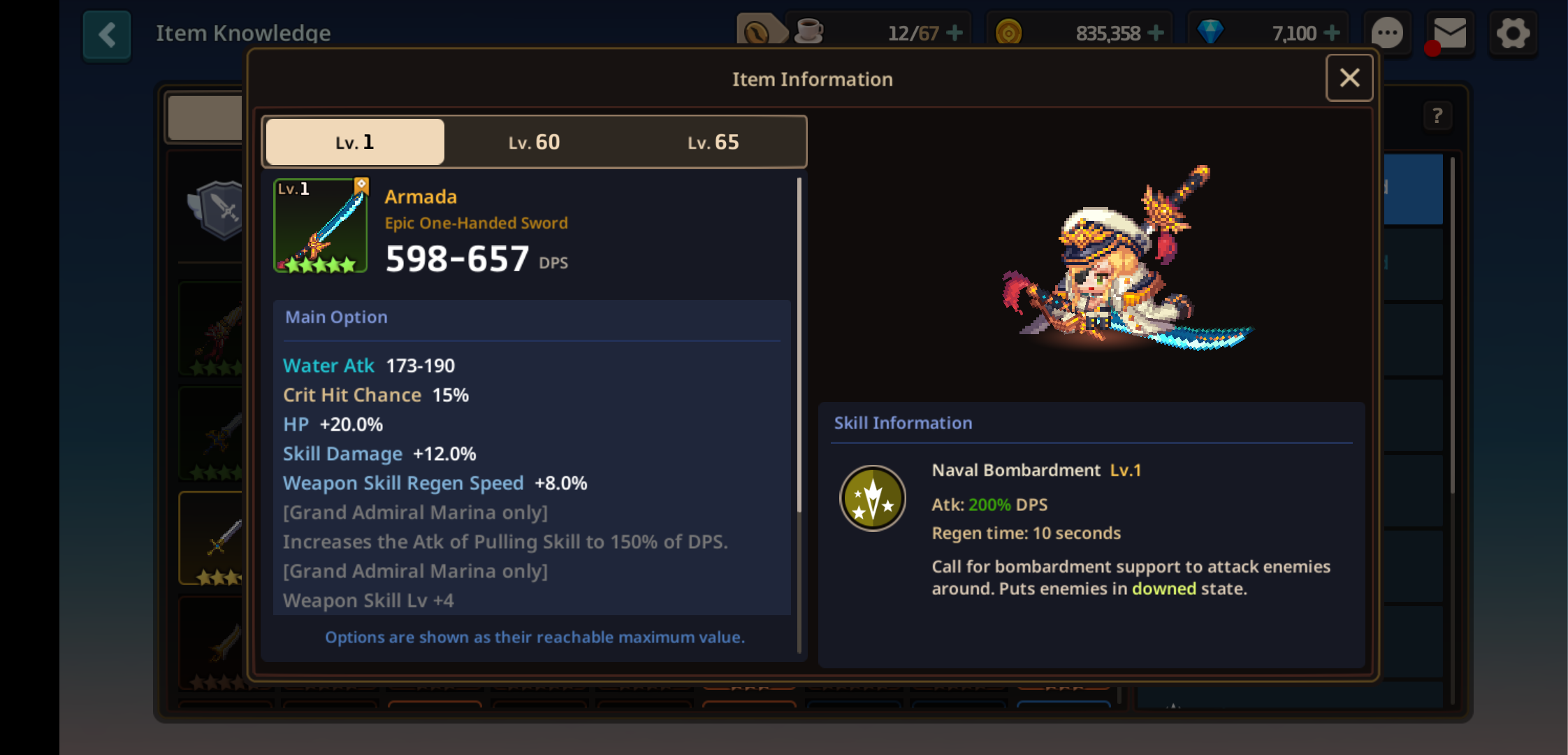Open the Naval Bombardment skill icon
The width and height of the screenshot is (1568, 755).
point(872,498)
